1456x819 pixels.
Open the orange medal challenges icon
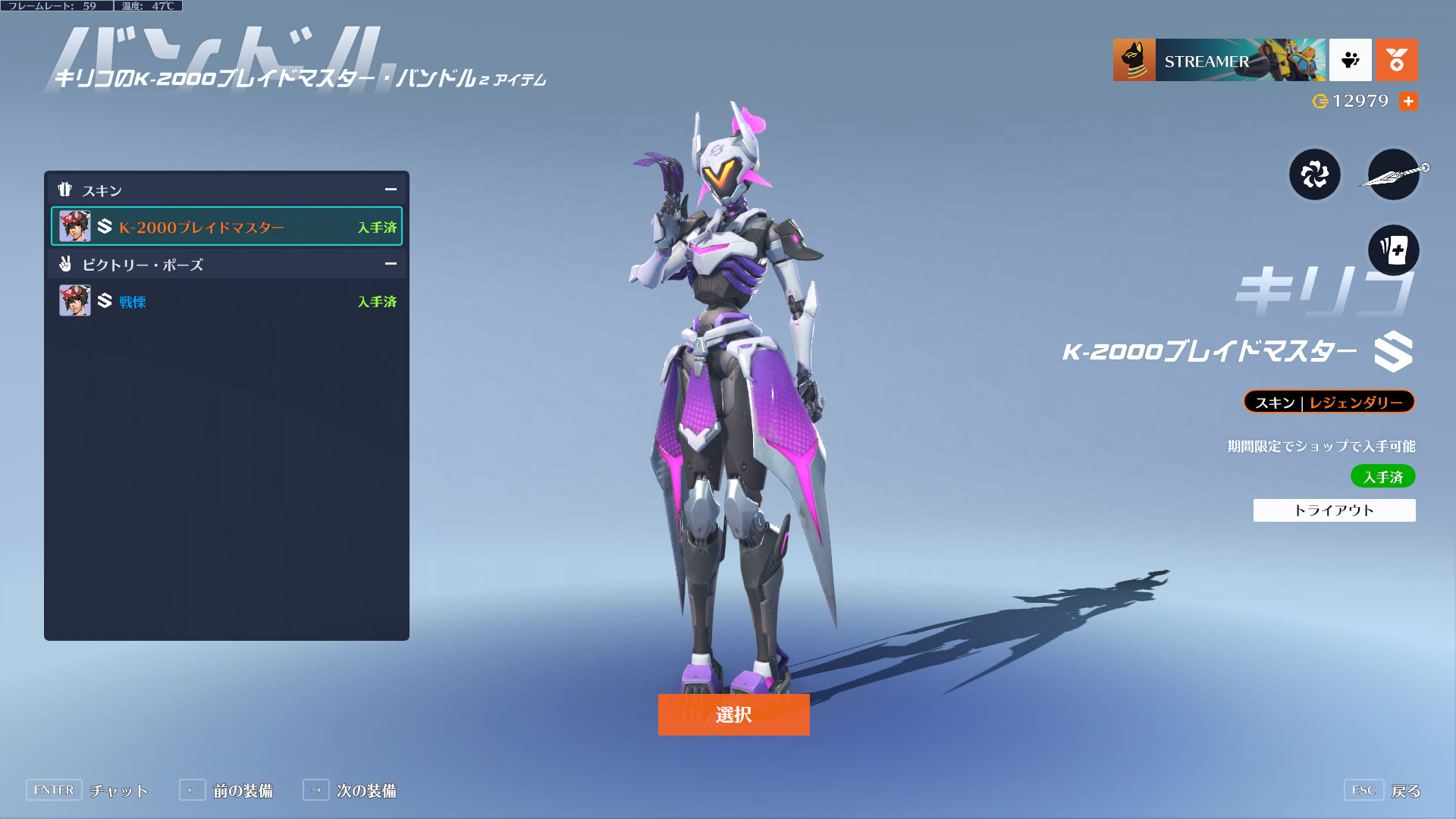(1396, 60)
